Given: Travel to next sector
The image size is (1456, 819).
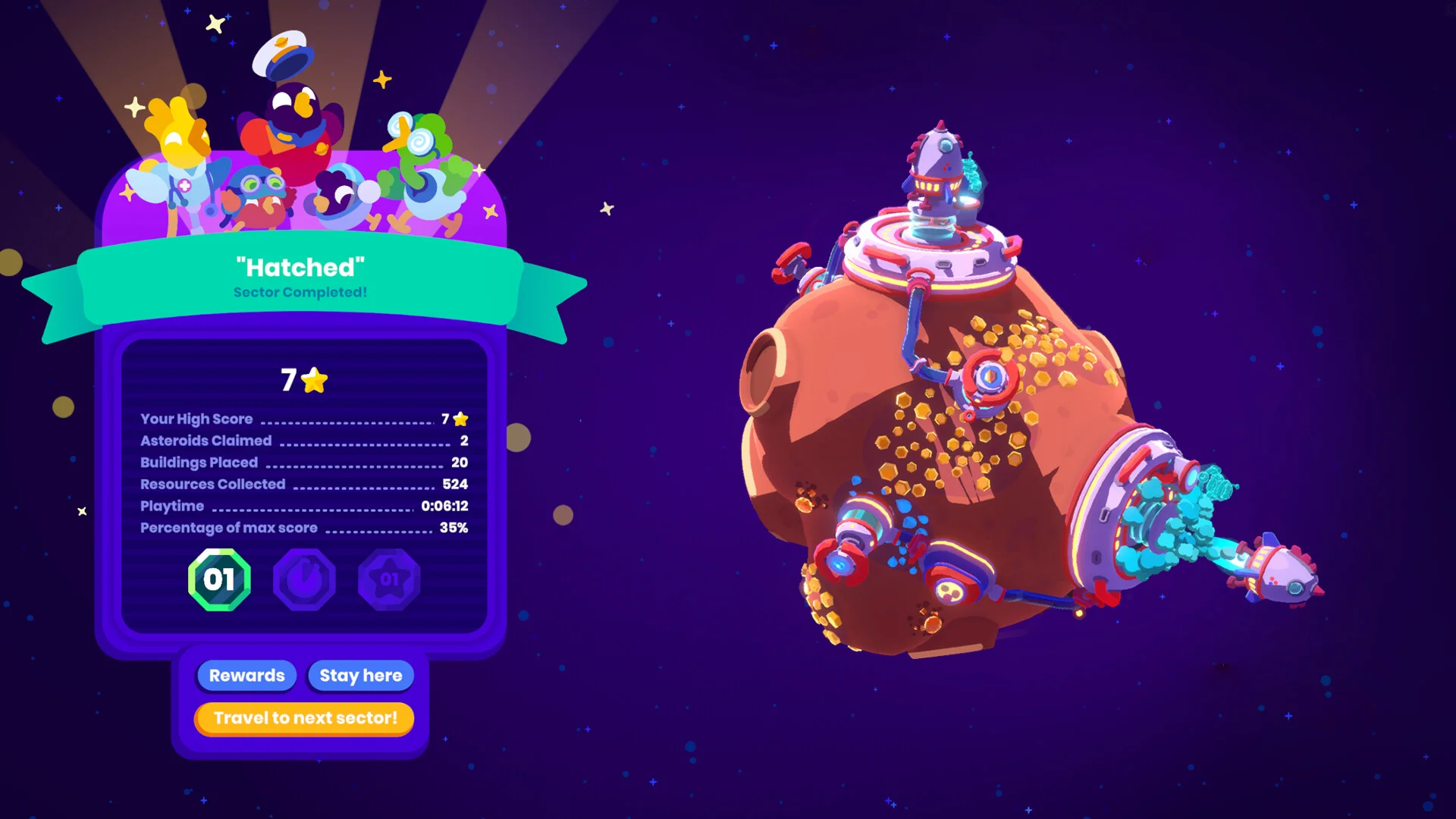Looking at the screenshot, I should (305, 718).
